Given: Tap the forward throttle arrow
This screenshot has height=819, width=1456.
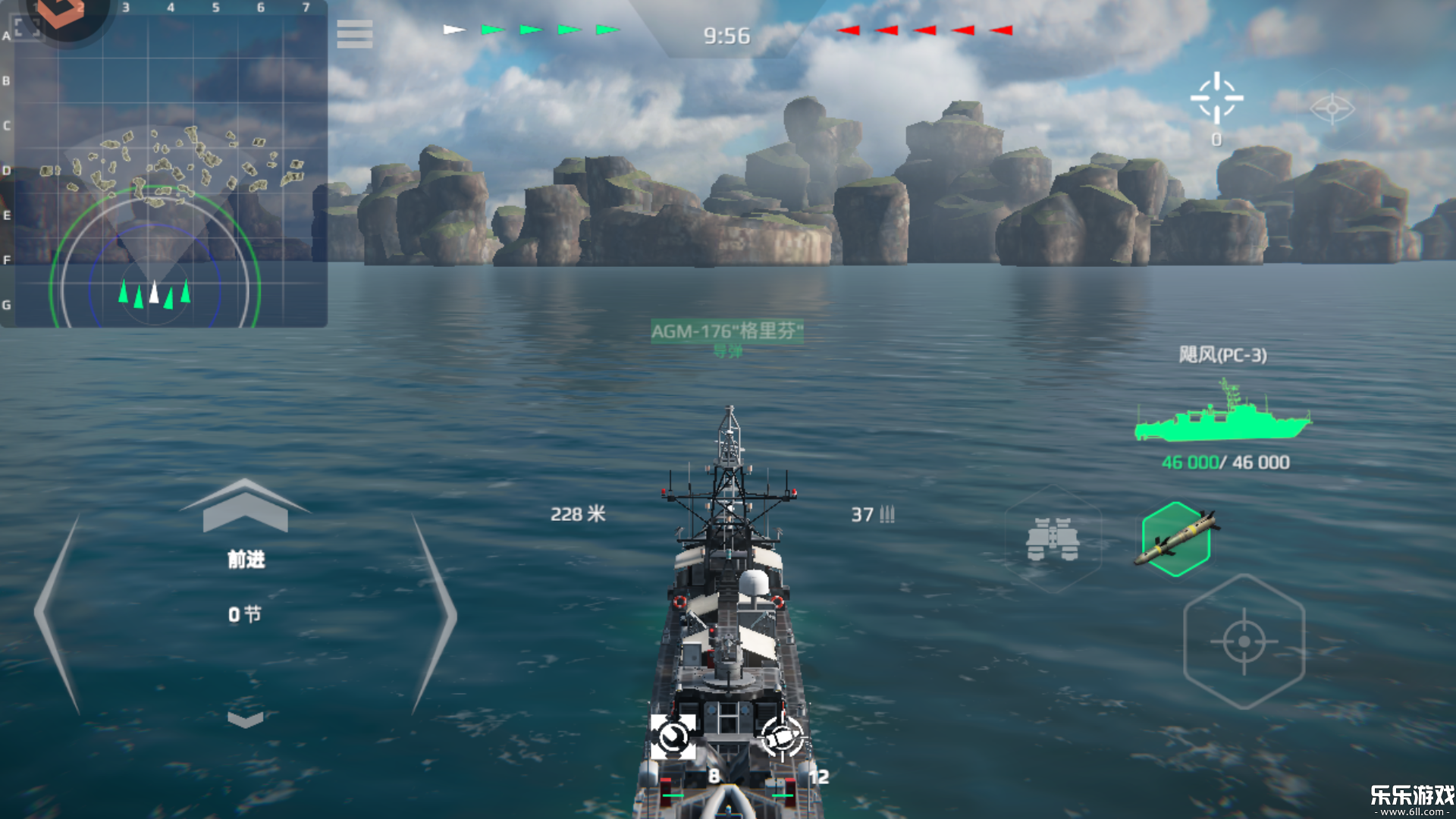Looking at the screenshot, I should pyautogui.click(x=245, y=507).
